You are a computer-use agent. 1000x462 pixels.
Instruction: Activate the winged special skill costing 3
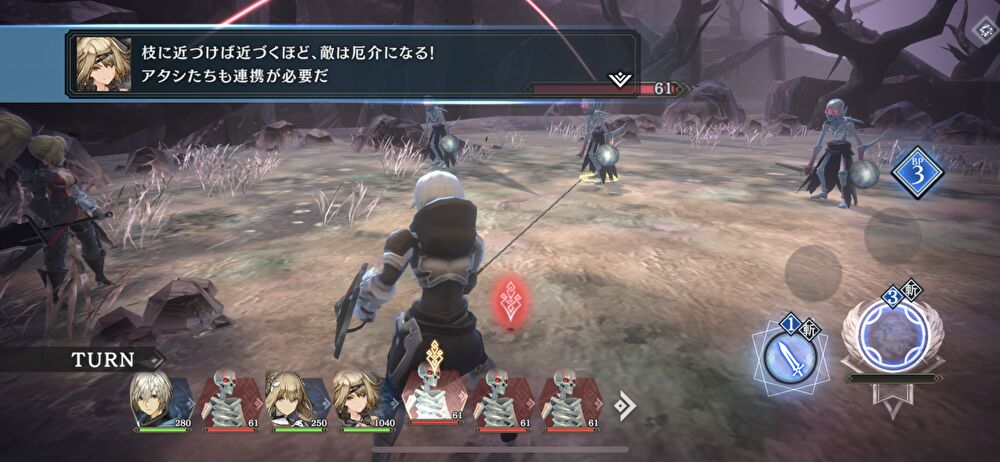[x=891, y=335]
